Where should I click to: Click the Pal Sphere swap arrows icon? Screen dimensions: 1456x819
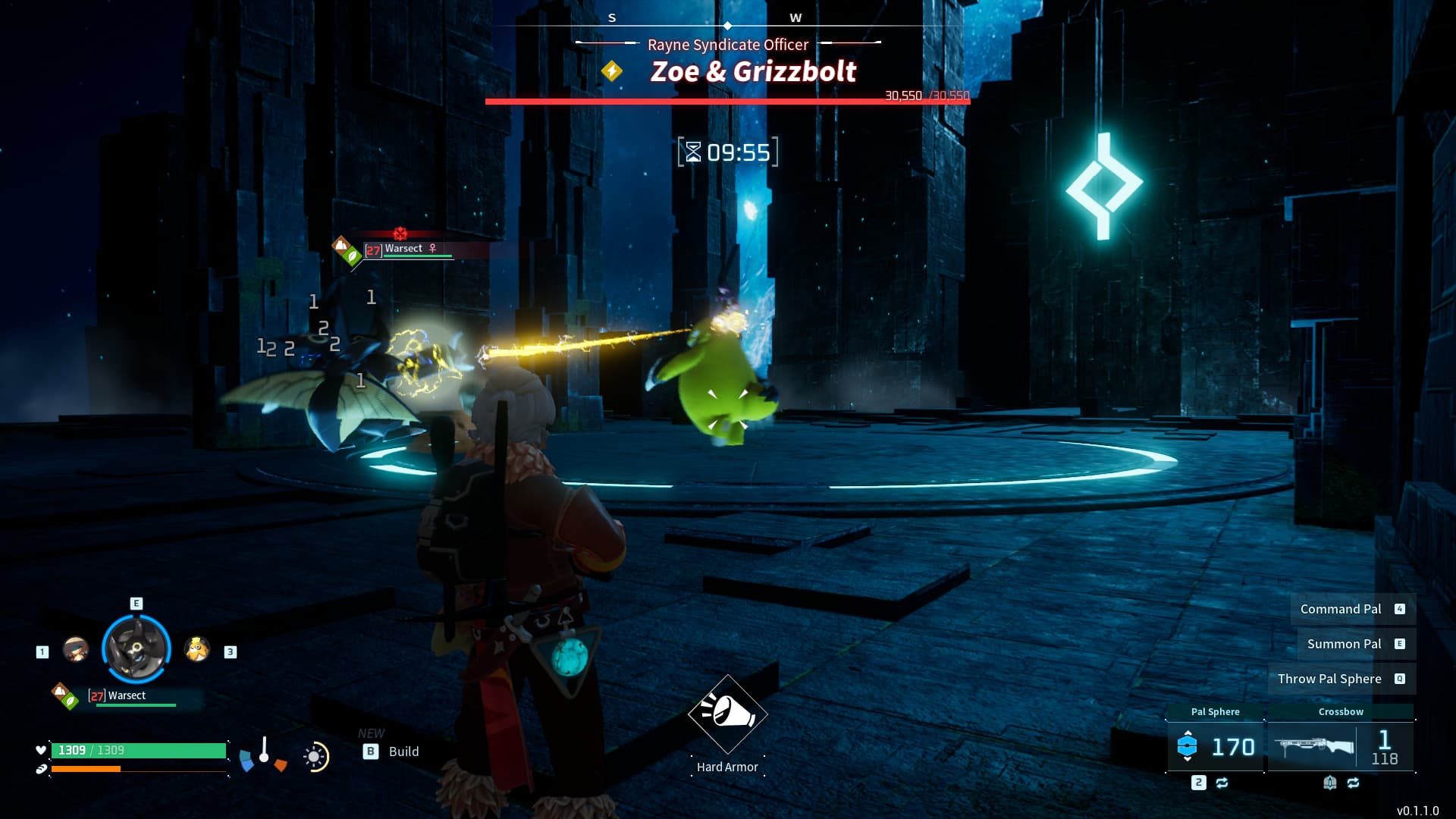pyautogui.click(x=1222, y=783)
